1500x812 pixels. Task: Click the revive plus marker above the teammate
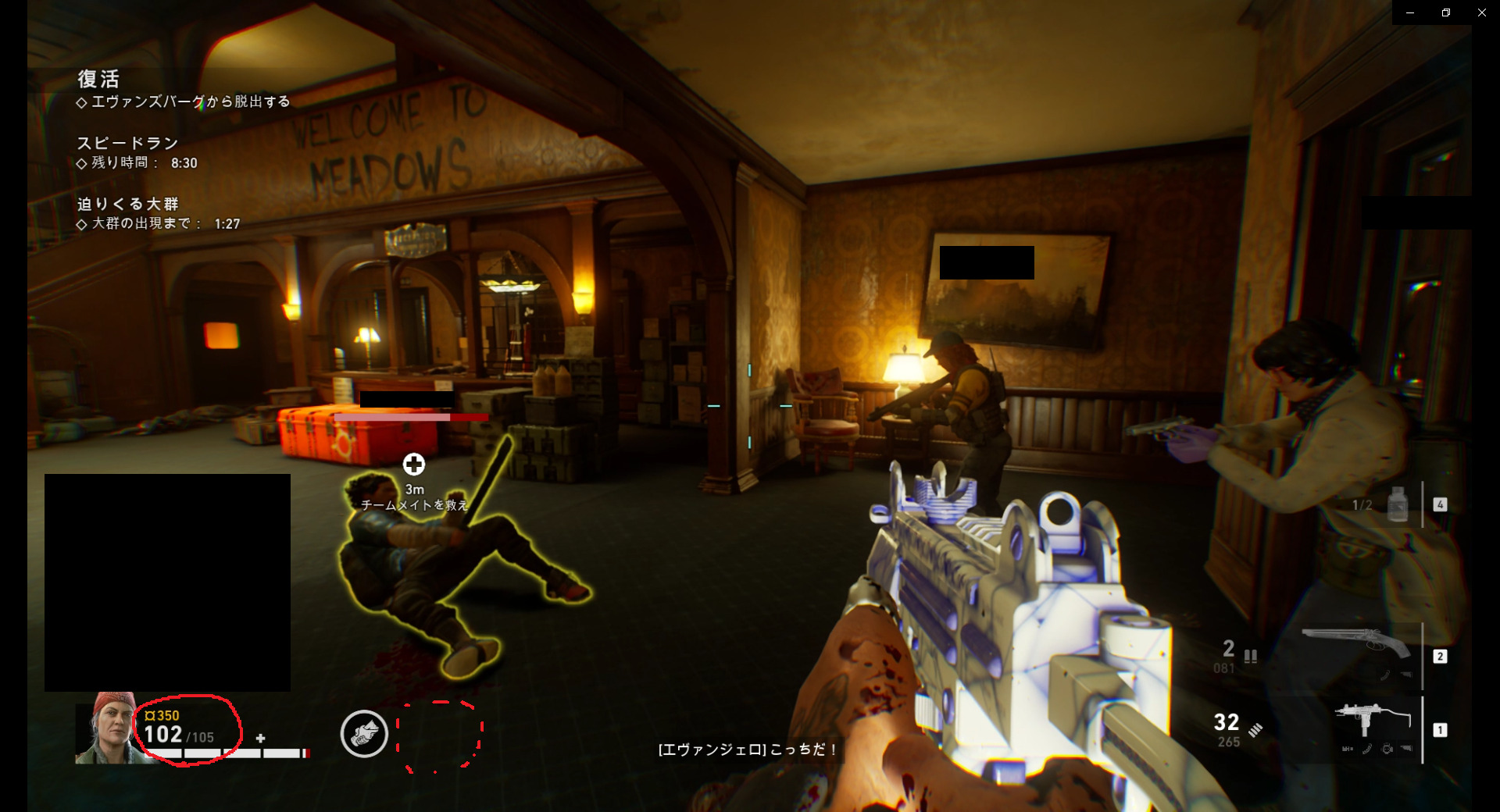tap(414, 465)
